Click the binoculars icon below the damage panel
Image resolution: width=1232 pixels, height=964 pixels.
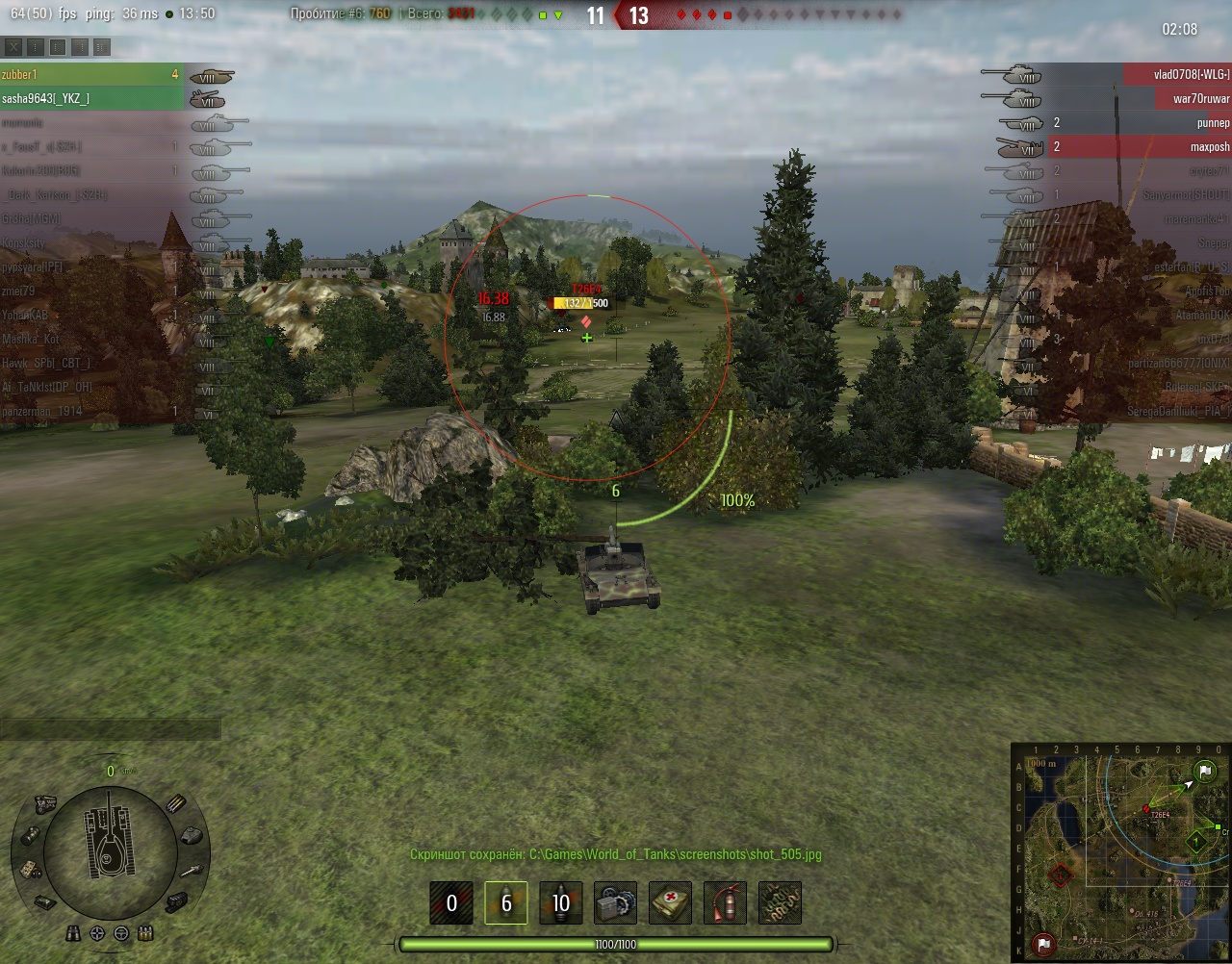click(x=73, y=933)
